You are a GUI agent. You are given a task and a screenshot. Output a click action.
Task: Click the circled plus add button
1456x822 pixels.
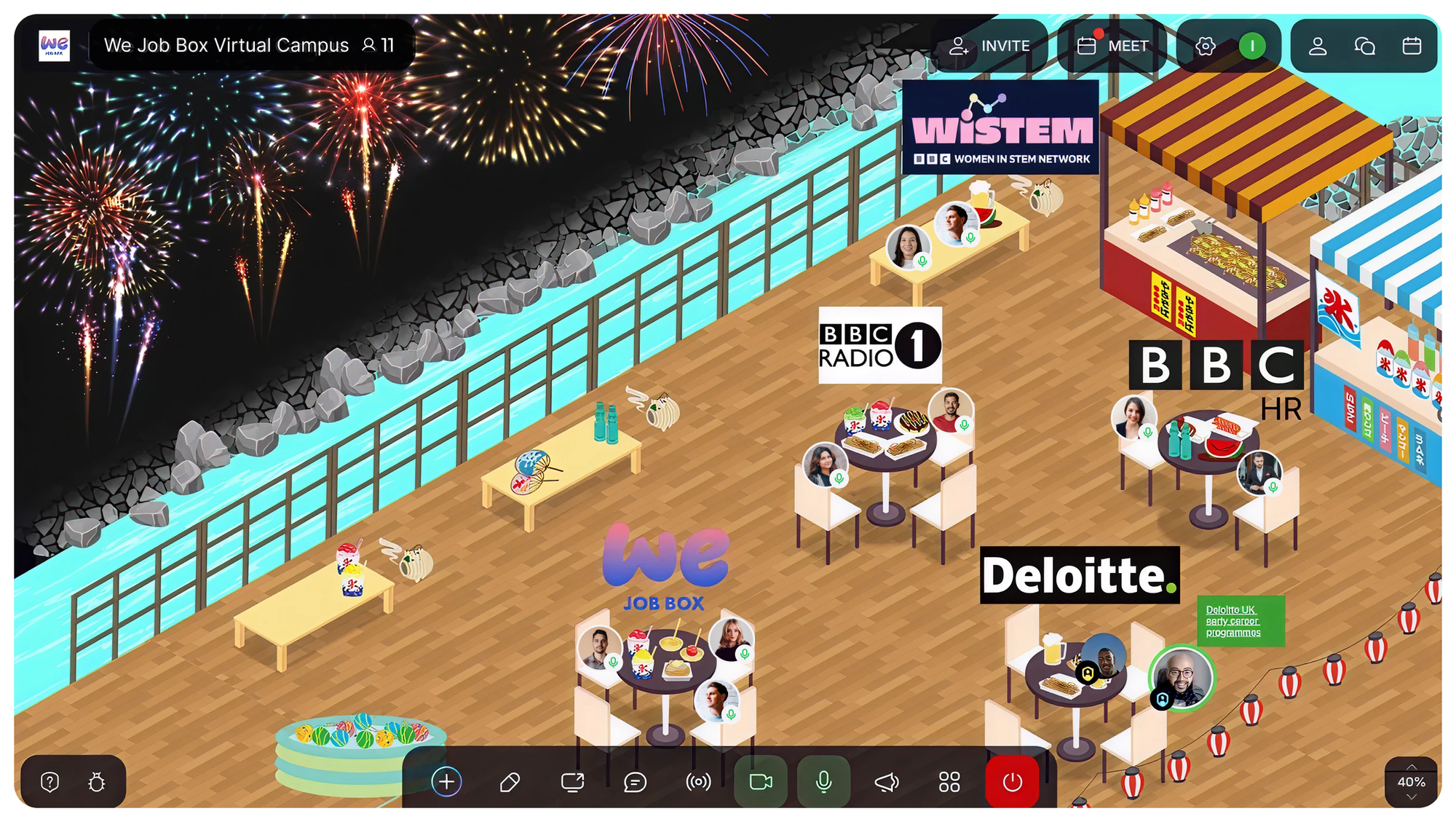(x=446, y=782)
